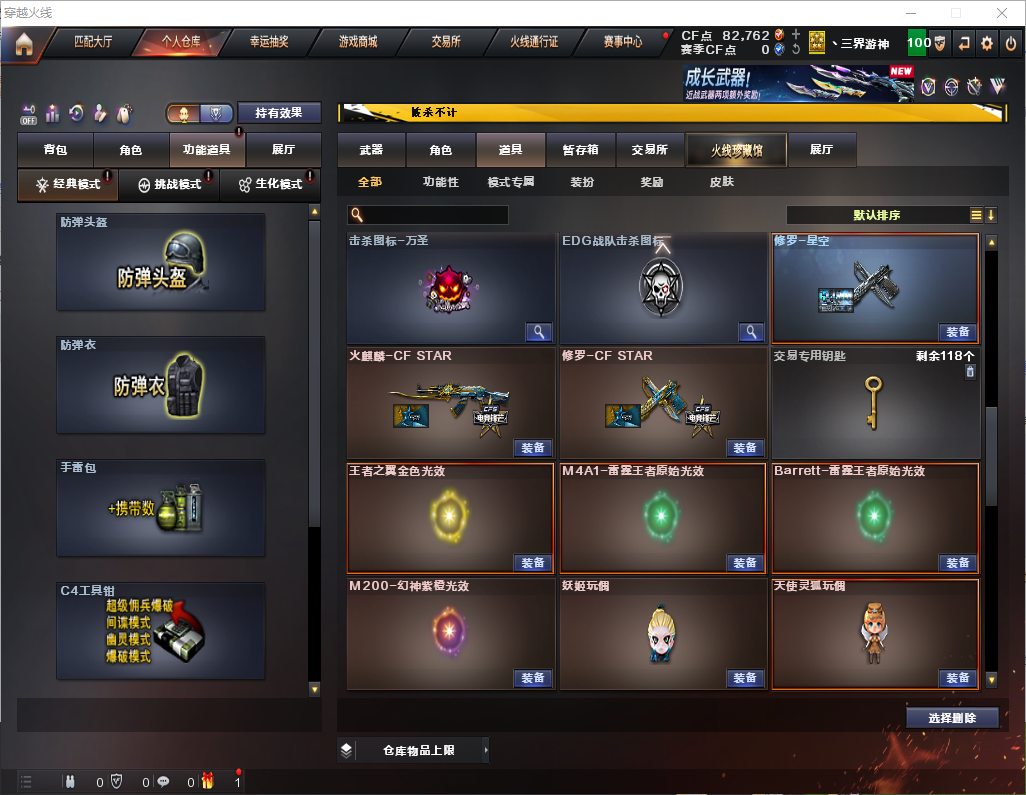This screenshot has width=1026, height=795.
Task: Filter items by 功能性 category
Action: (x=440, y=182)
